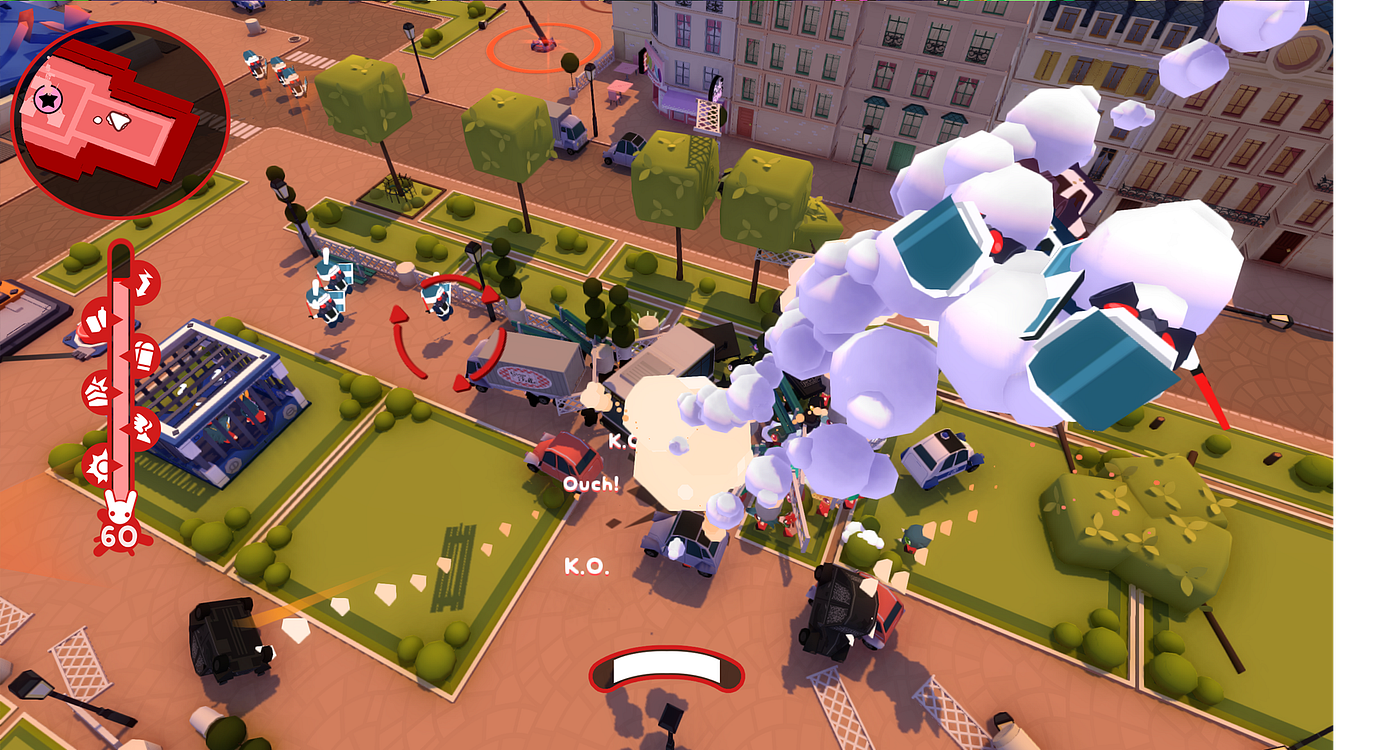Image resolution: width=1400 pixels, height=750 pixels.
Task: Select the star marker on the minimap
Action: (x=47, y=99)
